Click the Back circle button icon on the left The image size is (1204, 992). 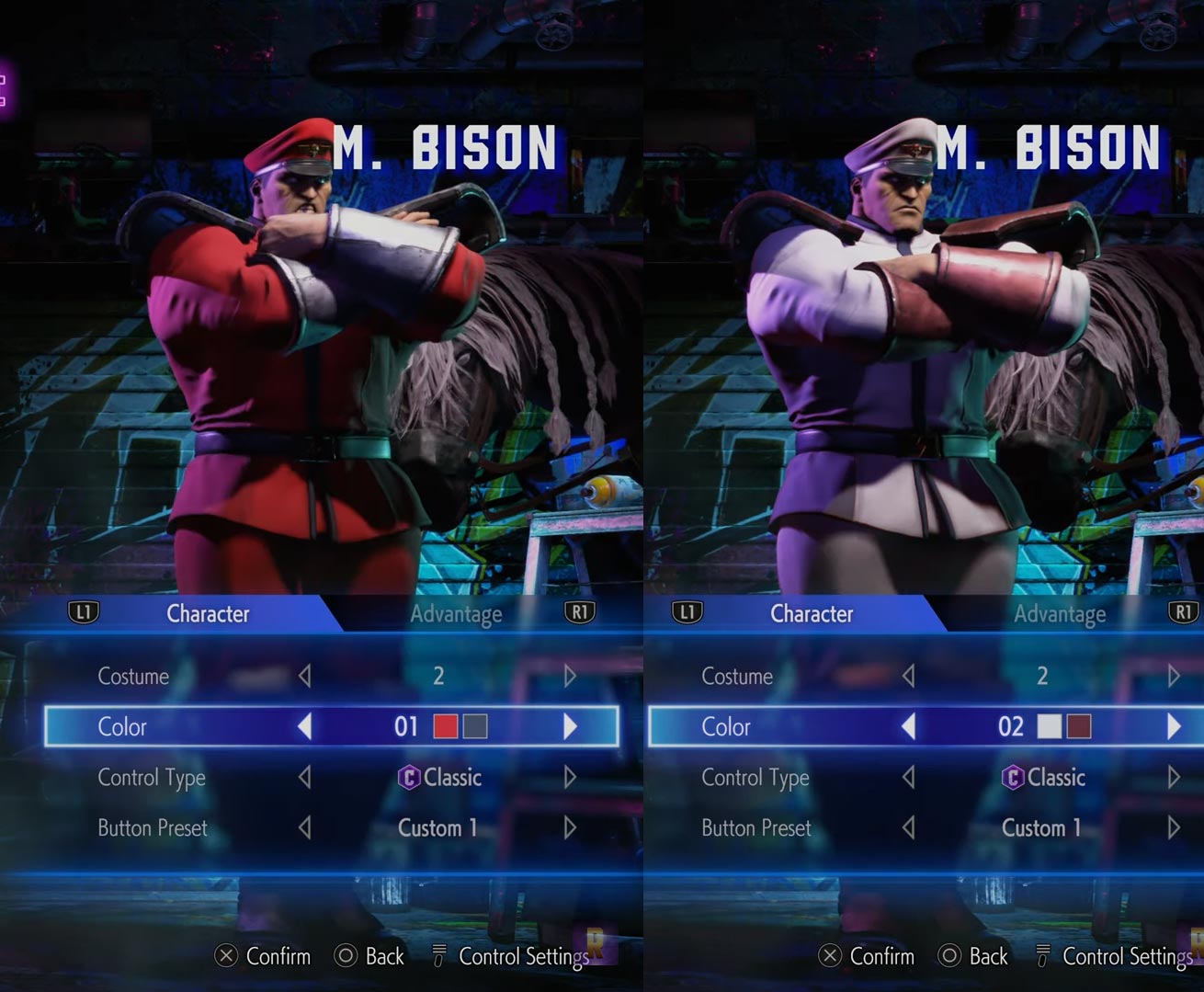pyautogui.click(x=347, y=956)
